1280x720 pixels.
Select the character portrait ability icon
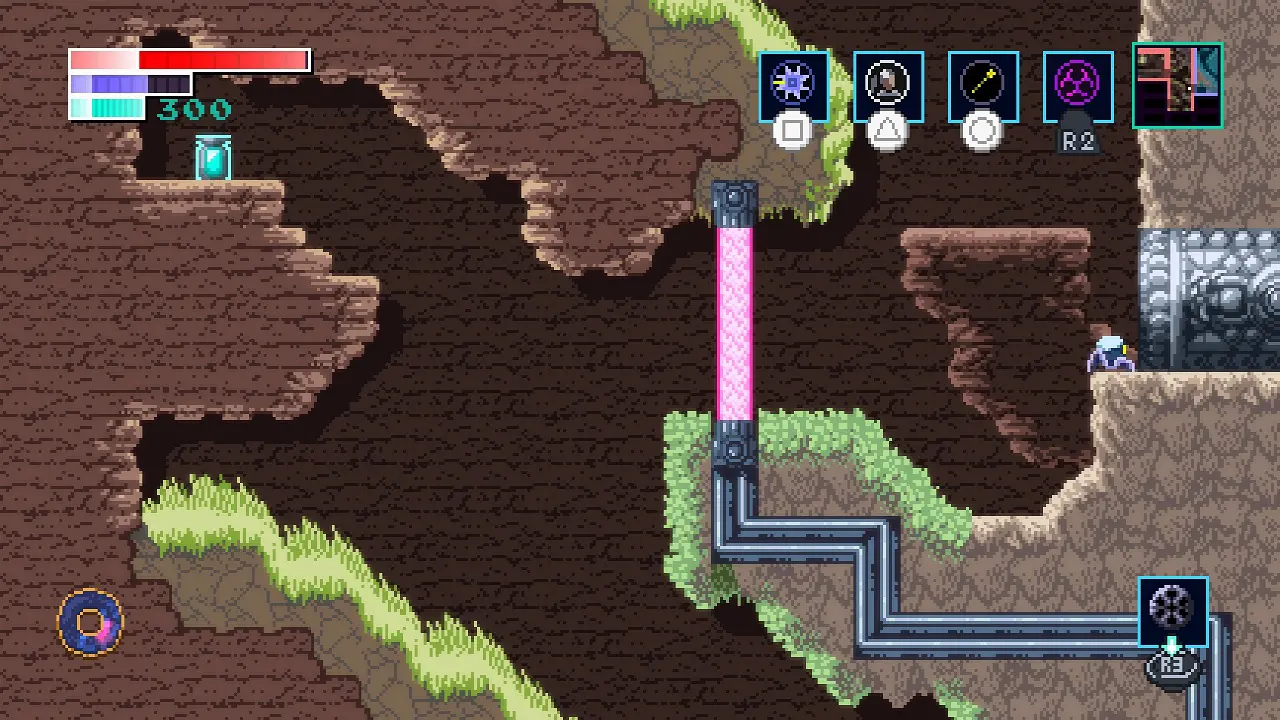coord(888,86)
